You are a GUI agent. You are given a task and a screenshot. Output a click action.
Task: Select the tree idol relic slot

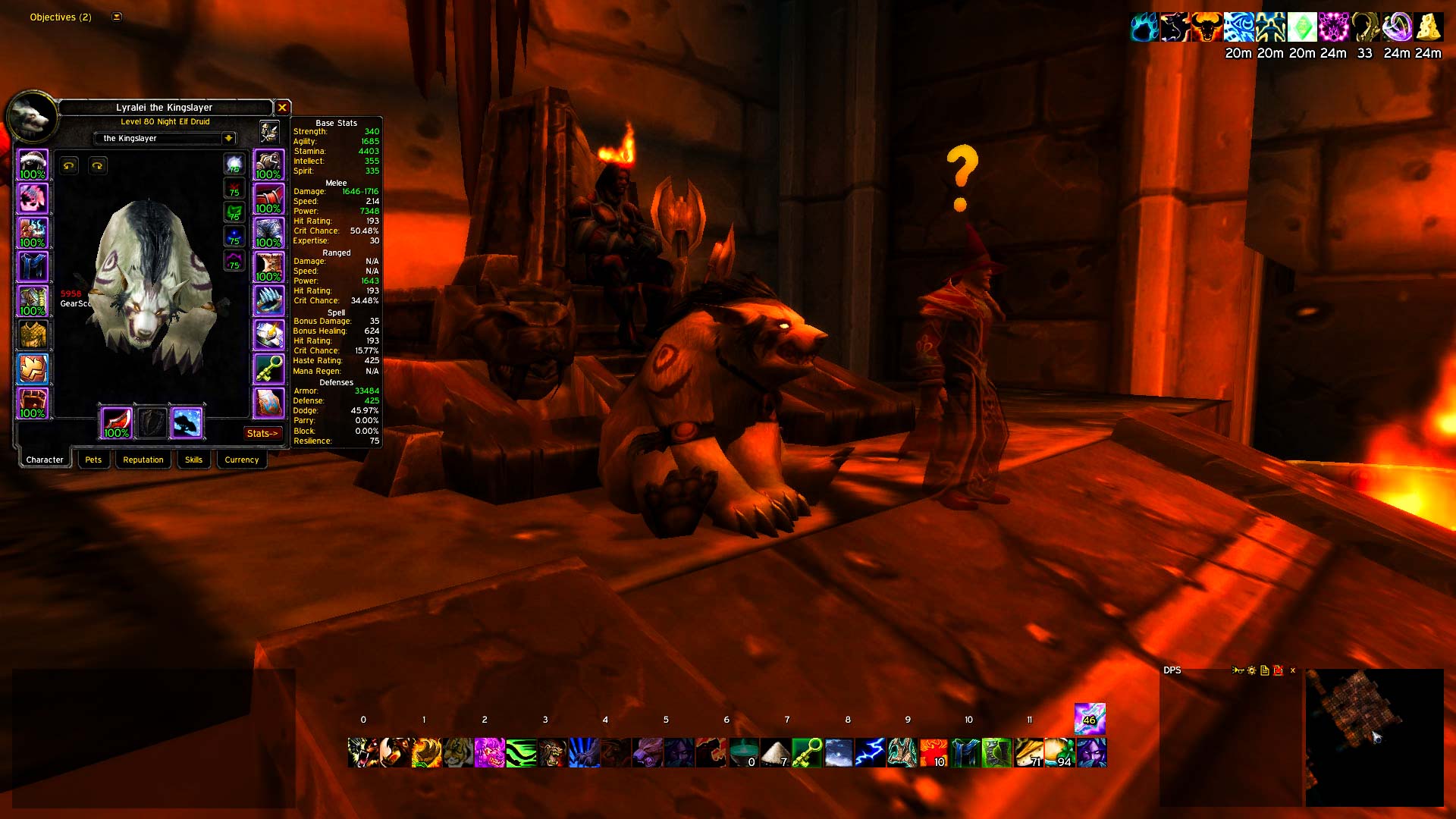[187, 422]
